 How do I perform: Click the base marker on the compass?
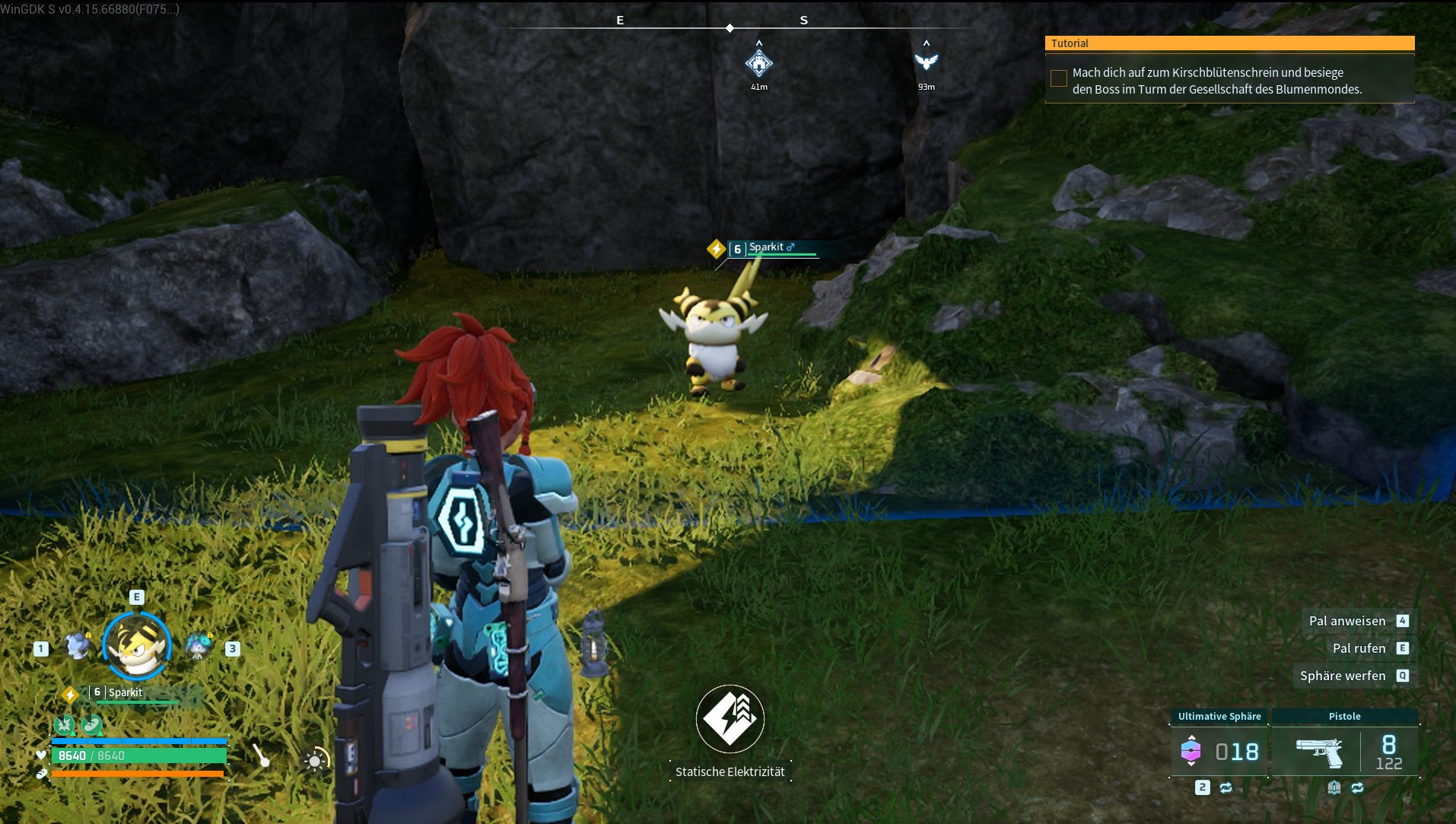click(758, 62)
